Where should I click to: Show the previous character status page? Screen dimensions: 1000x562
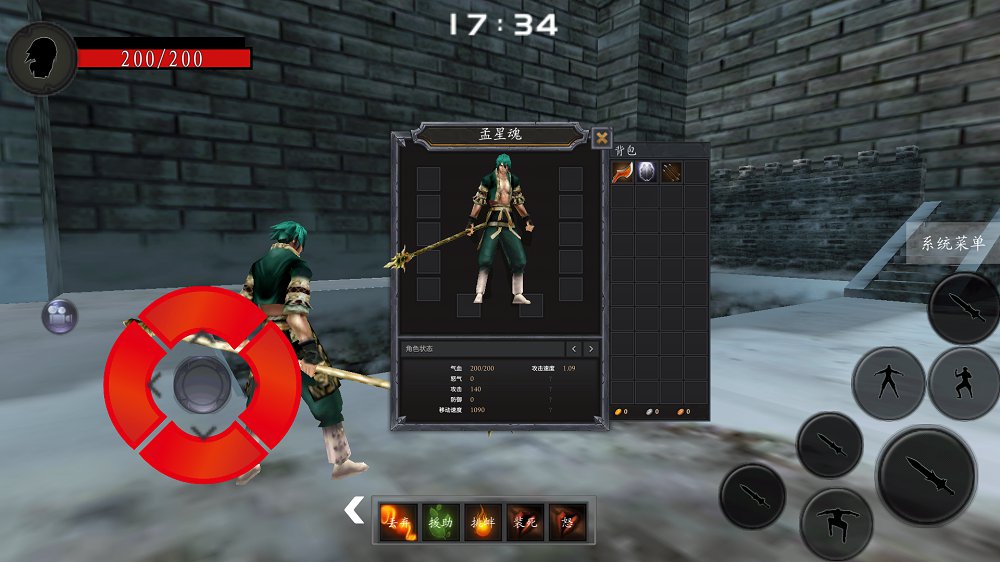coord(574,349)
